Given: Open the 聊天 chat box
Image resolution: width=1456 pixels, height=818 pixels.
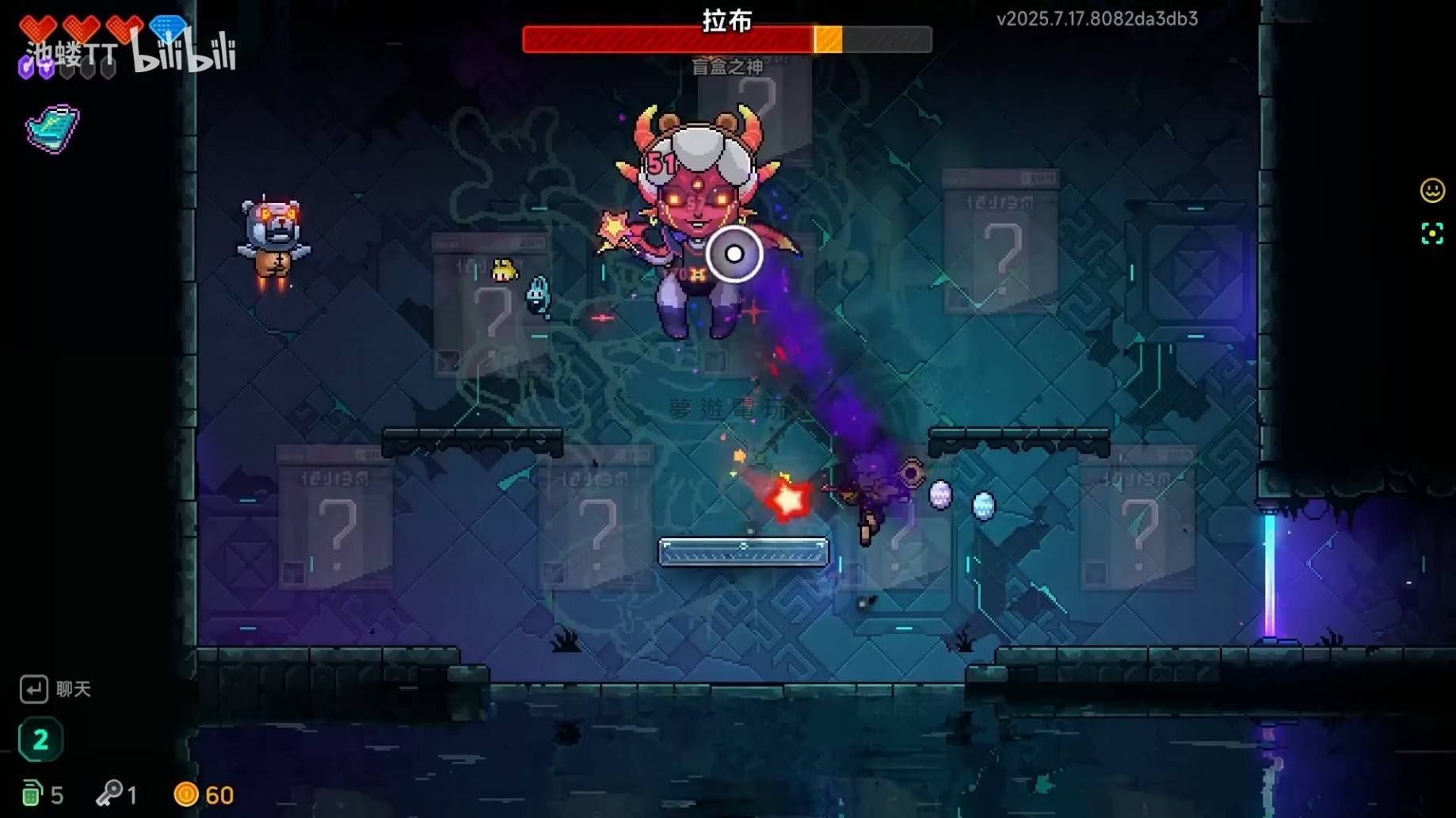Looking at the screenshot, I should pyautogui.click(x=54, y=689).
